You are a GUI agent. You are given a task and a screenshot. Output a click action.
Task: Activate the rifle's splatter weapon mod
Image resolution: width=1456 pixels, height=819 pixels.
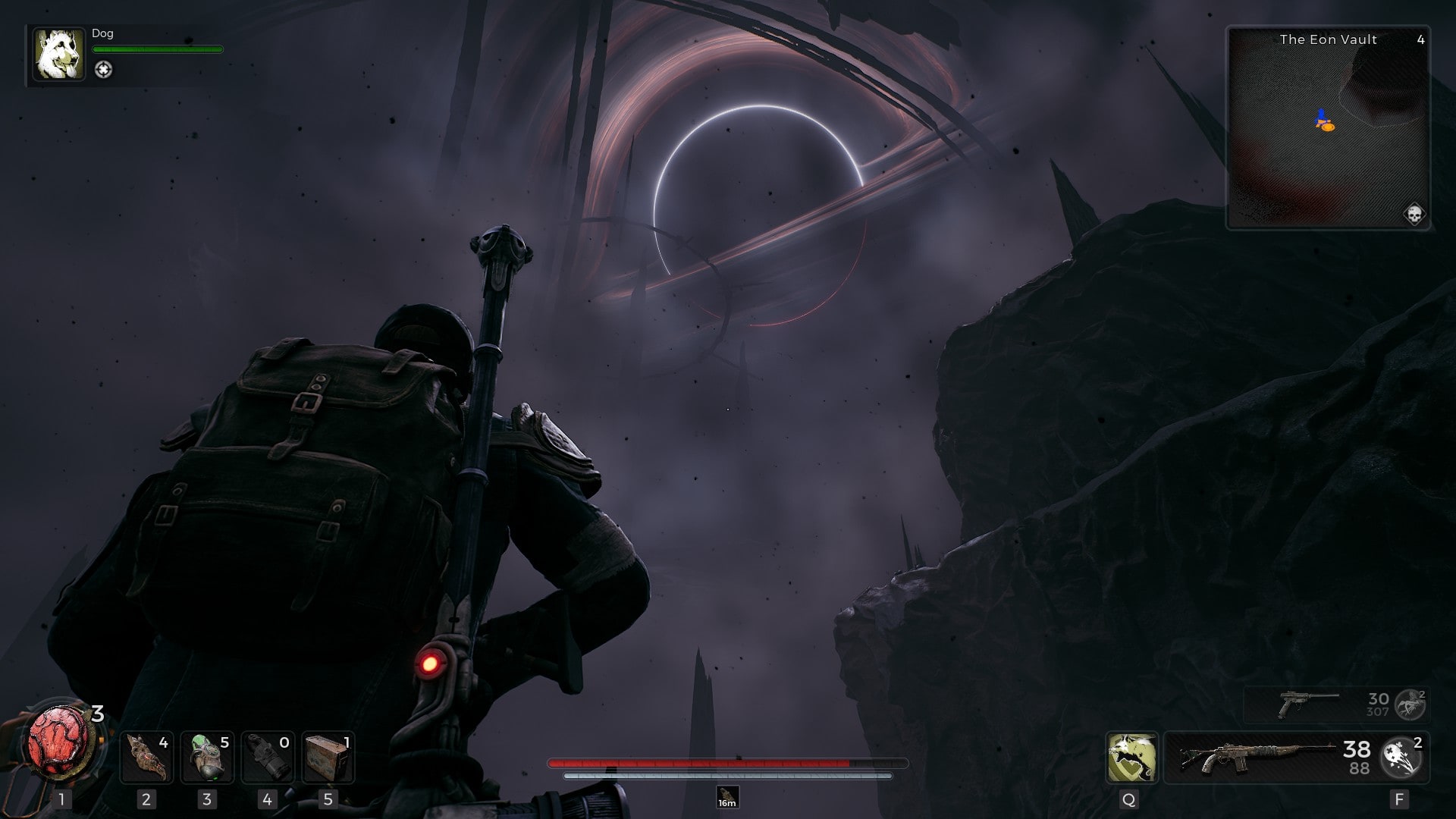1402,757
